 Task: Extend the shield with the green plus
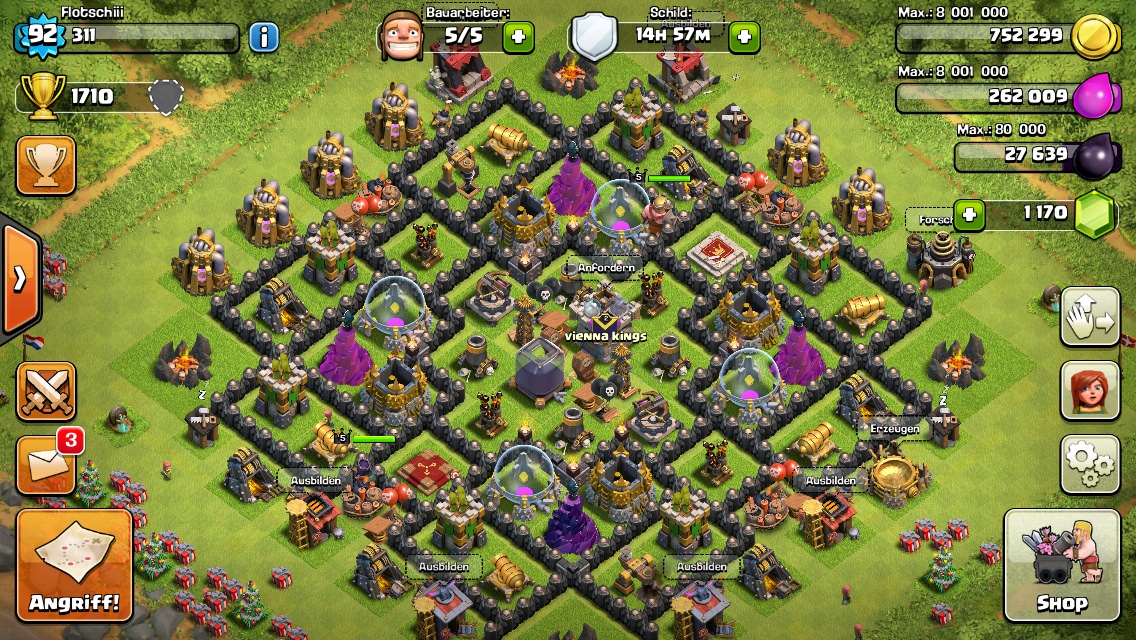point(743,38)
